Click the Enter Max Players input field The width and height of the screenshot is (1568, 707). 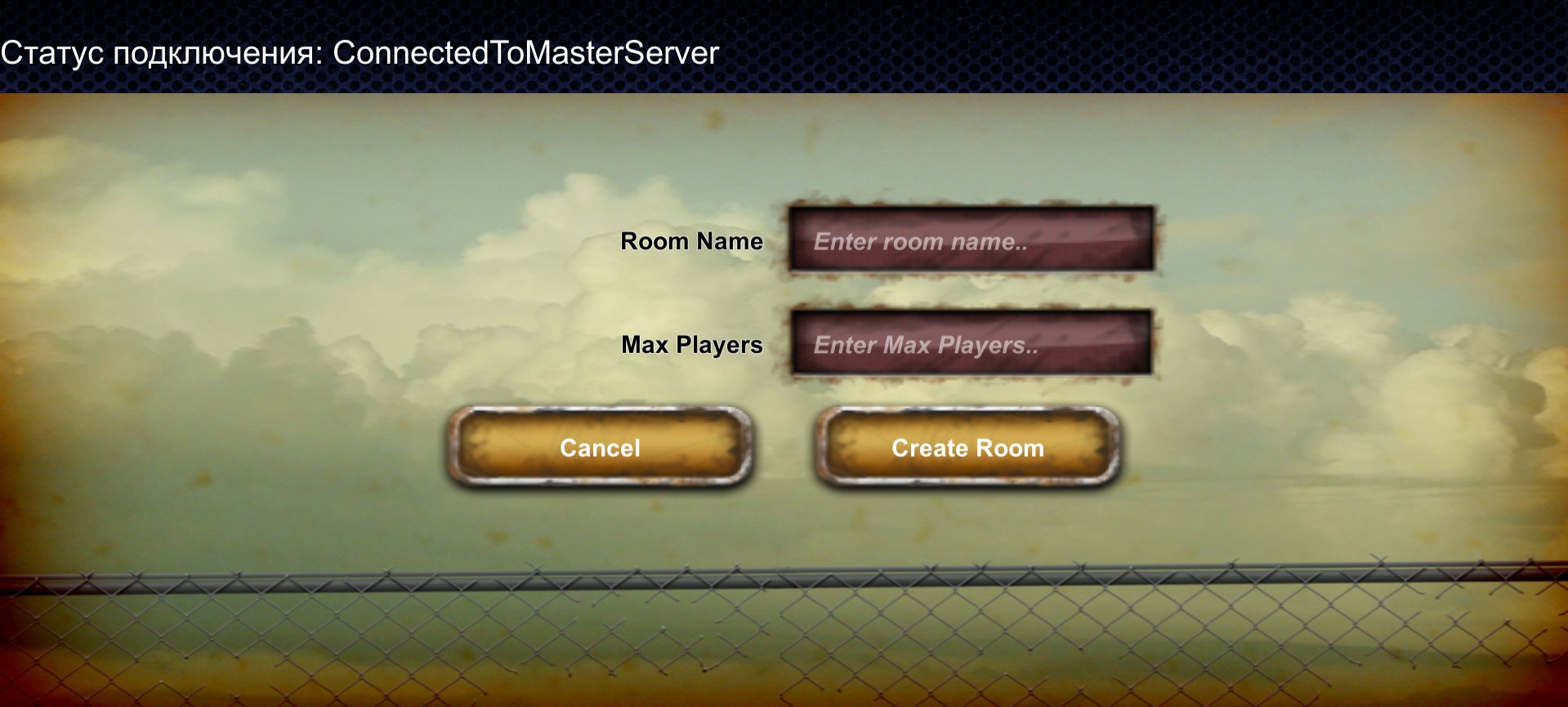(972, 345)
